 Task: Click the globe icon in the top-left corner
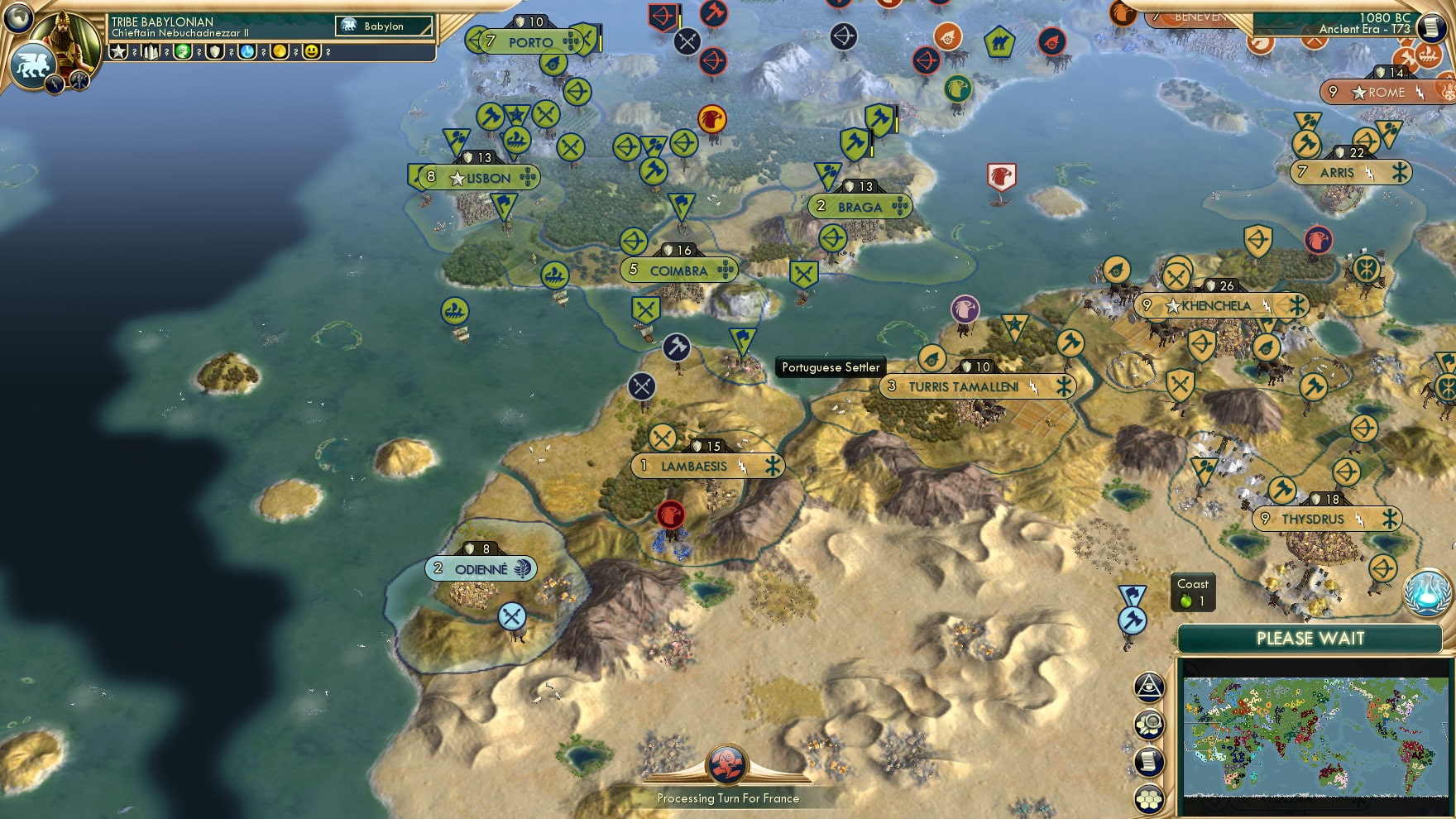[x=17, y=18]
